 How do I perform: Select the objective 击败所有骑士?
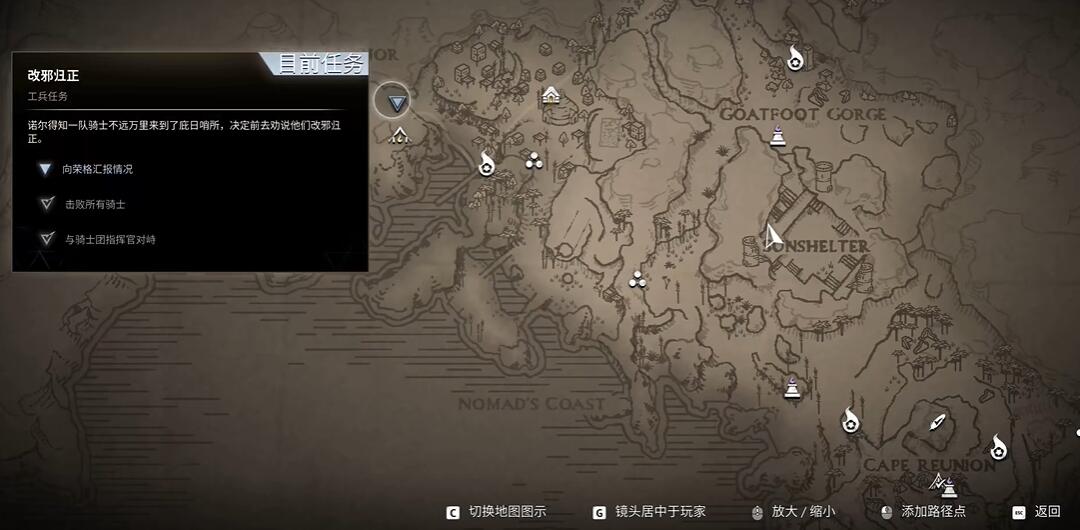click(94, 204)
